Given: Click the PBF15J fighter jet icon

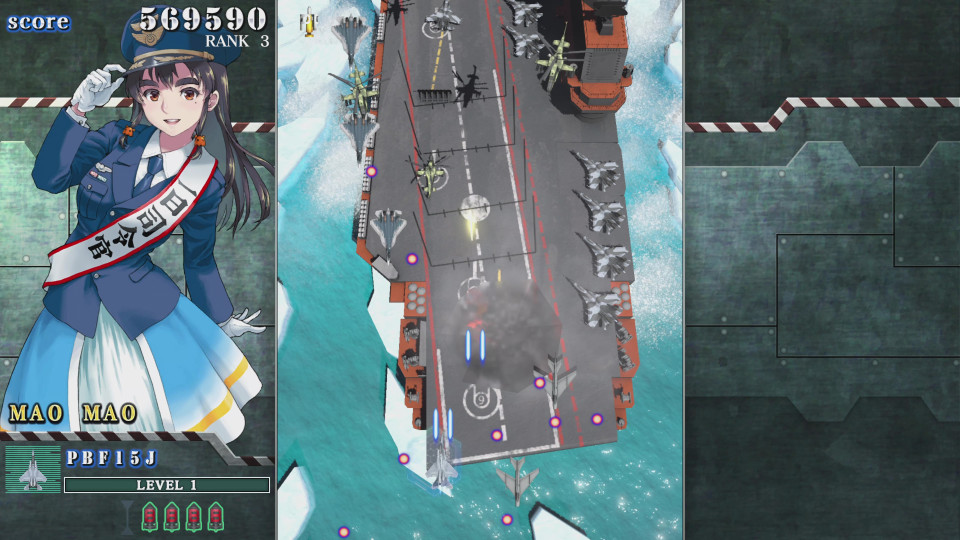Looking at the screenshot, I should pyautogui.click(x=33, y=470).
